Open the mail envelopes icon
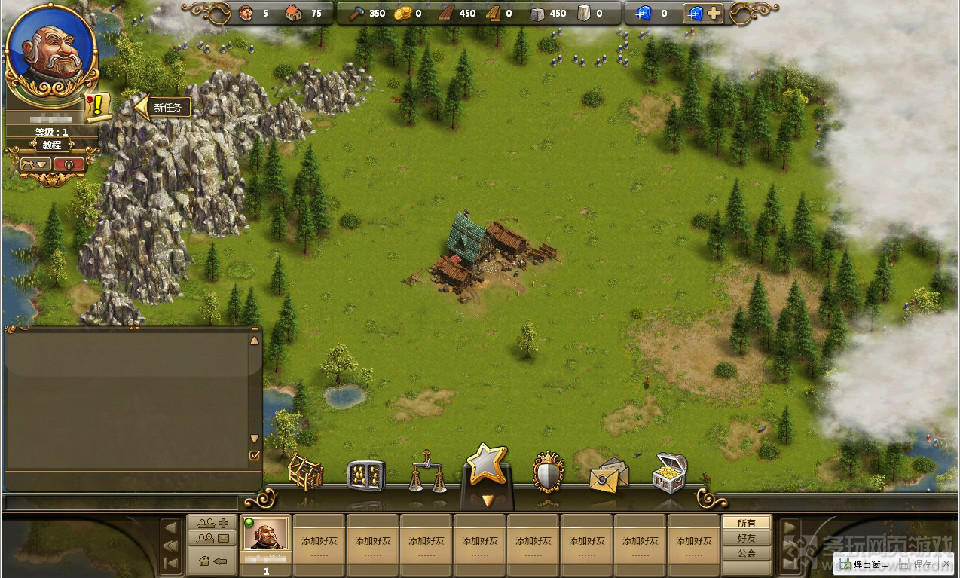Image resolution: width=960 pixels, height=578 pixels. click(609, 475)
